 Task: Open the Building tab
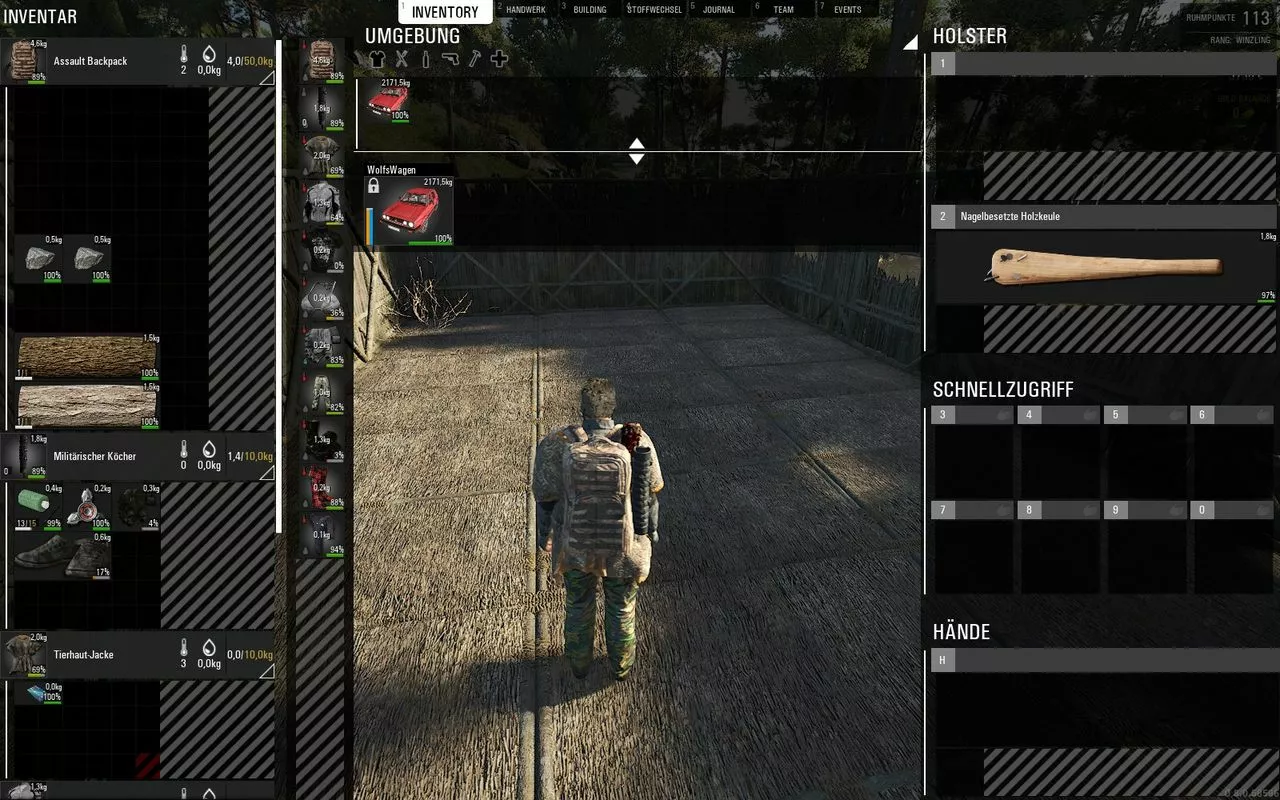[589, 10]
